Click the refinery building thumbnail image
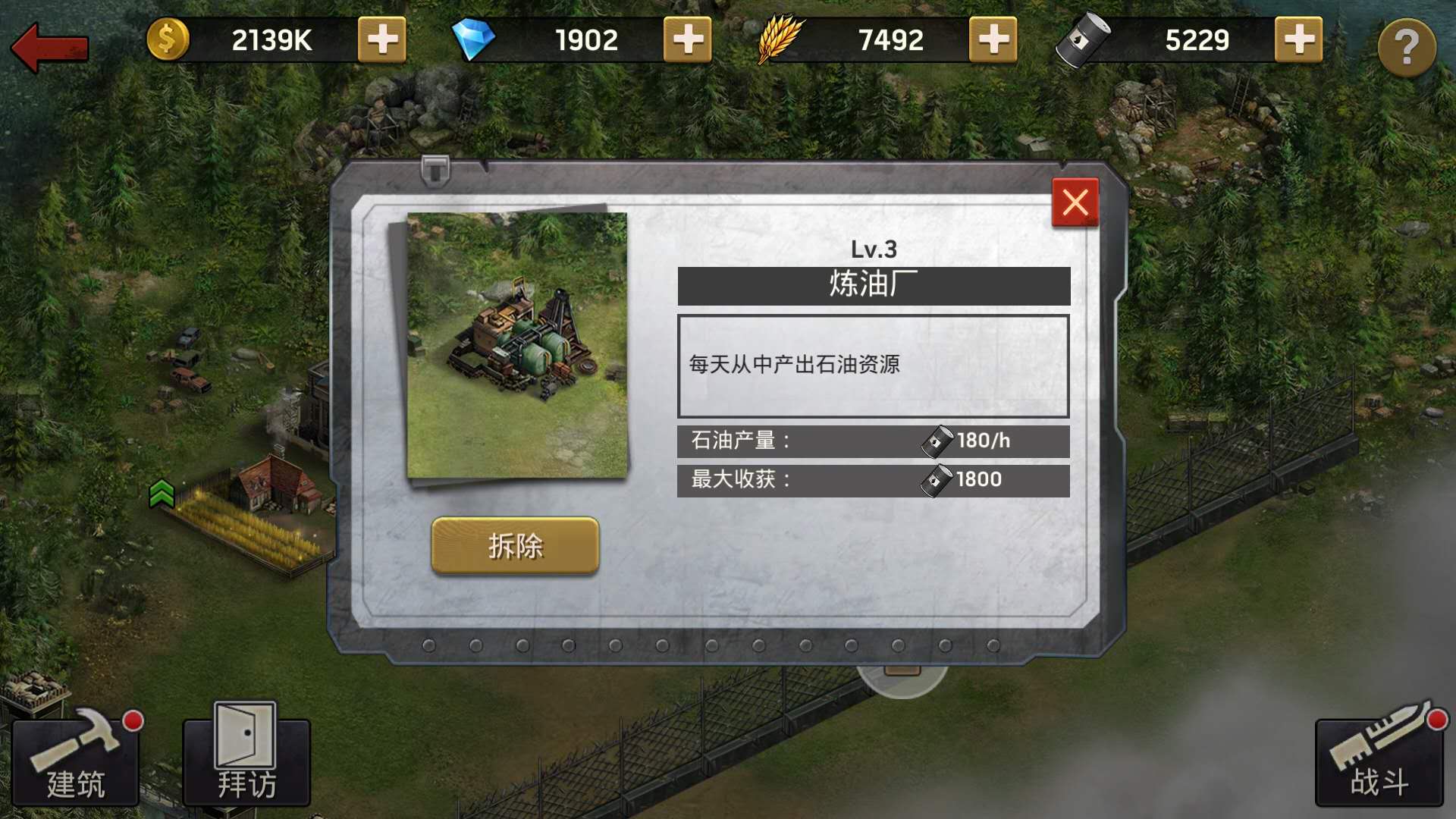This screenshot has width=1456, height=819. [x=517, y=346]
